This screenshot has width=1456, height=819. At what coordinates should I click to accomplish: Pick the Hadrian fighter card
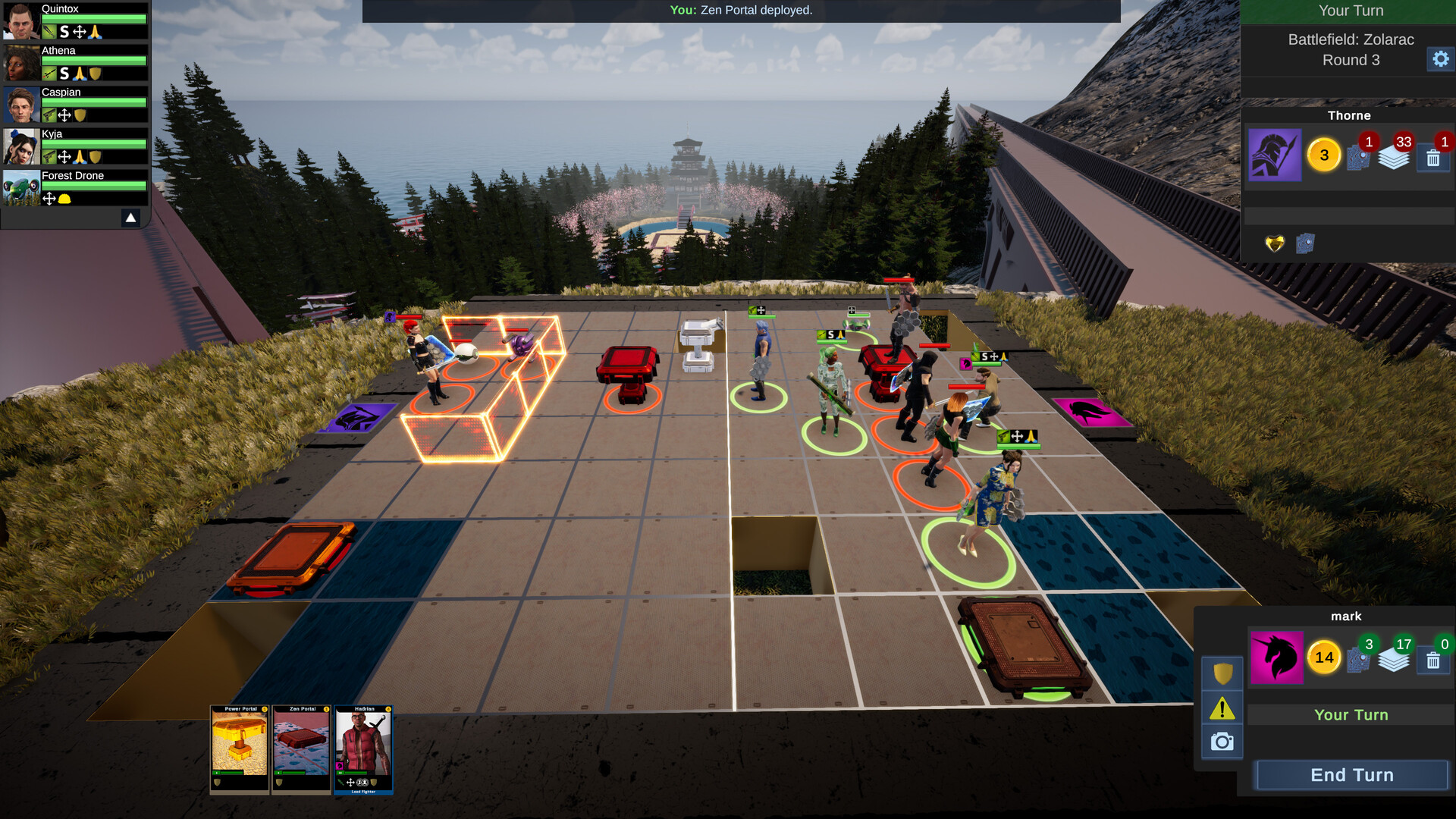363,749
